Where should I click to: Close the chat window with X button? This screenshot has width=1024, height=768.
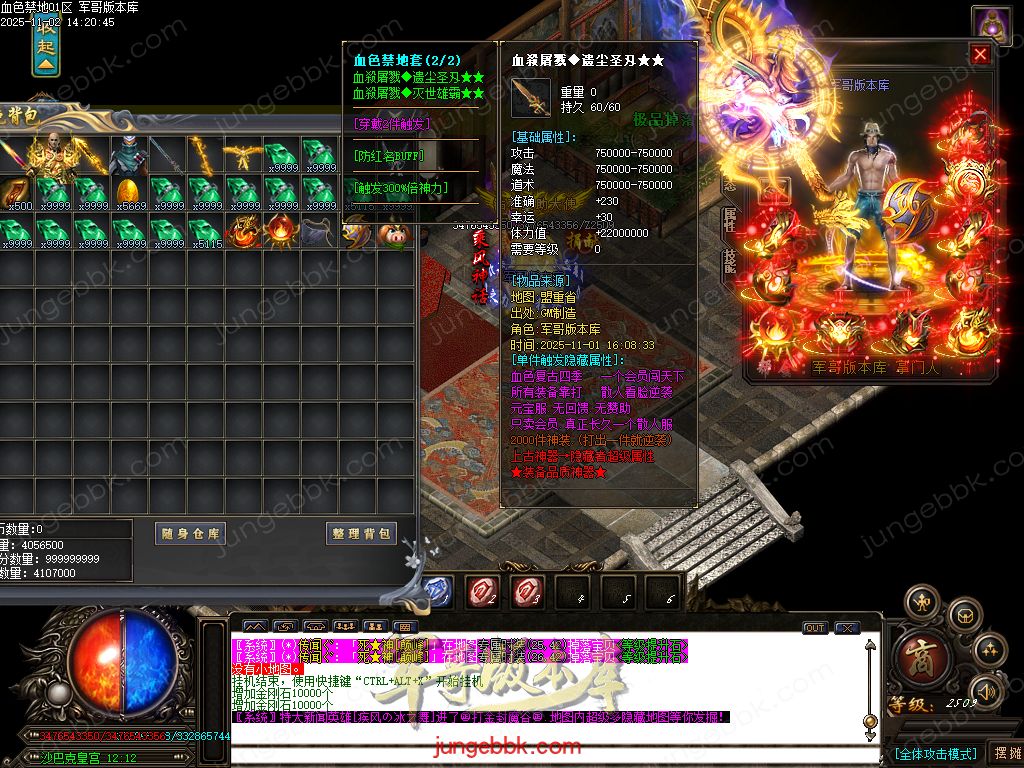point(848,628)
